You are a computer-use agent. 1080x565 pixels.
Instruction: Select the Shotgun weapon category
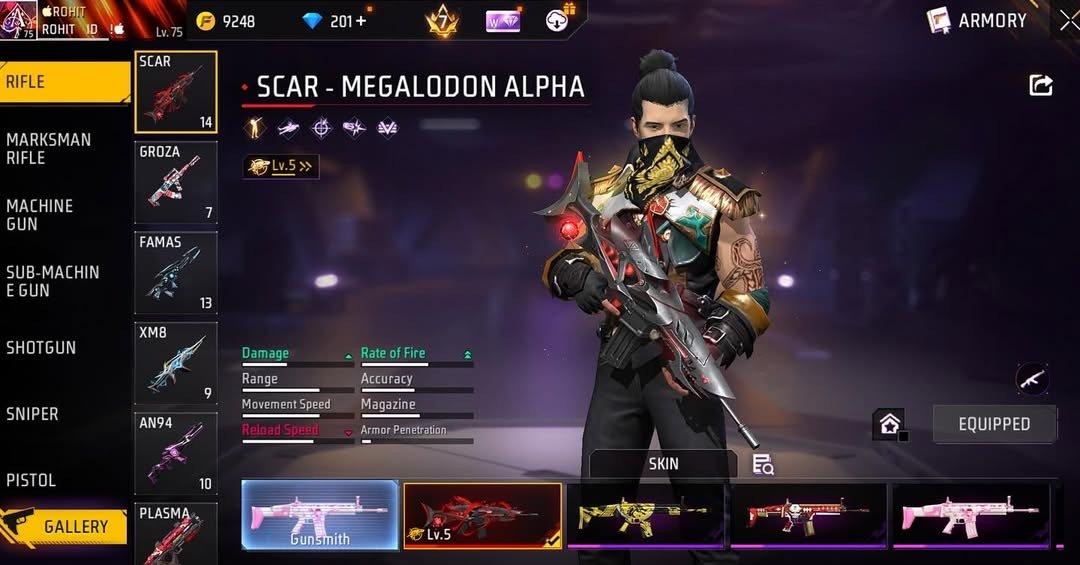pos(41,347)
